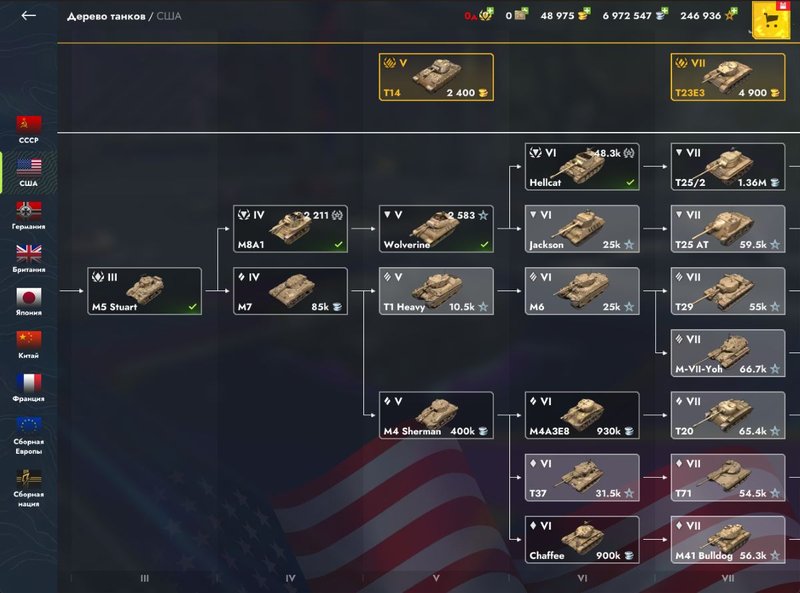Open the Япония tank tree
The height and width of the screenshot is (593, 800).
(x=29, y=301)
